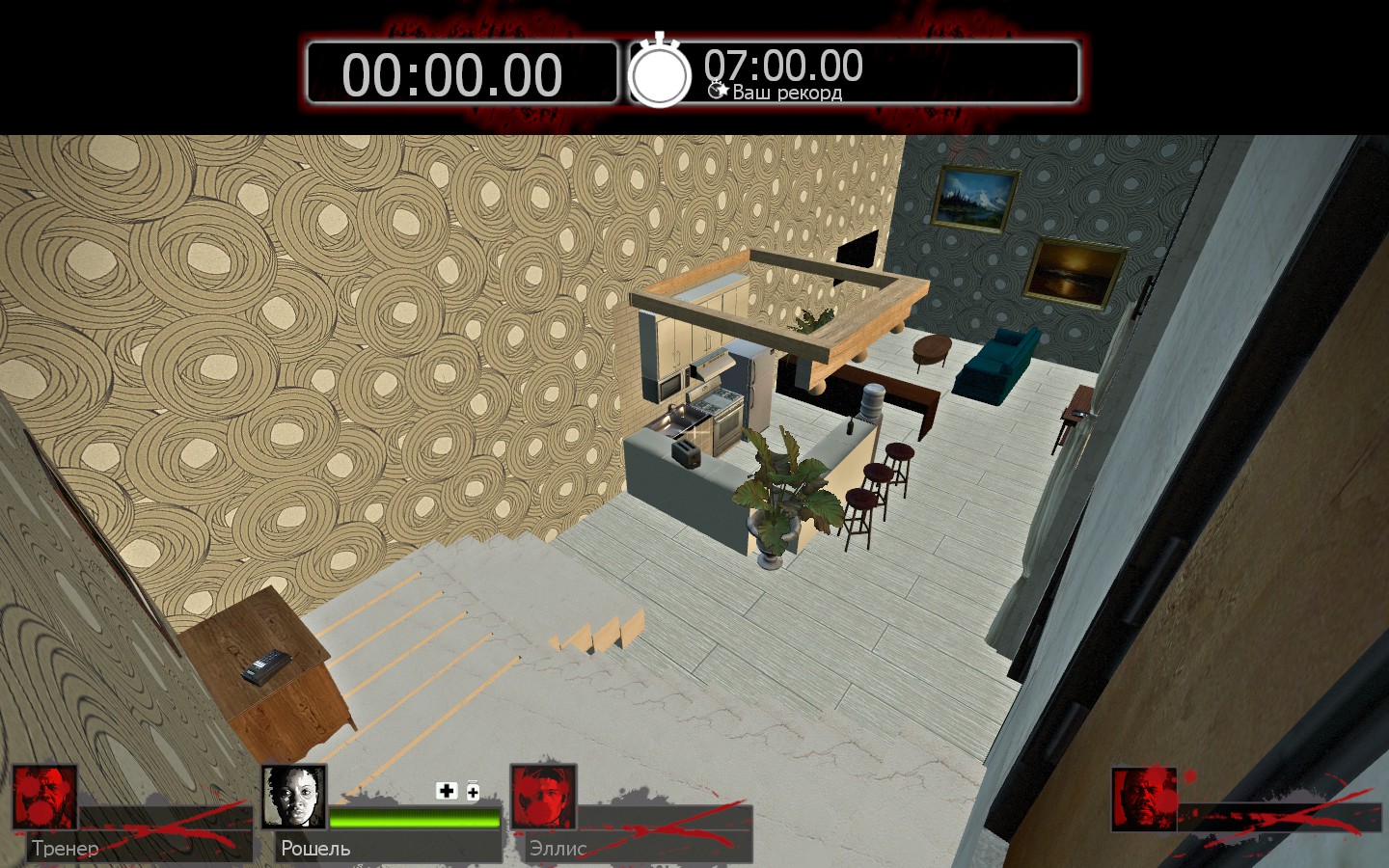Click the survivor portrait without a name label

pyautogui.click(x=1145, y=799)
